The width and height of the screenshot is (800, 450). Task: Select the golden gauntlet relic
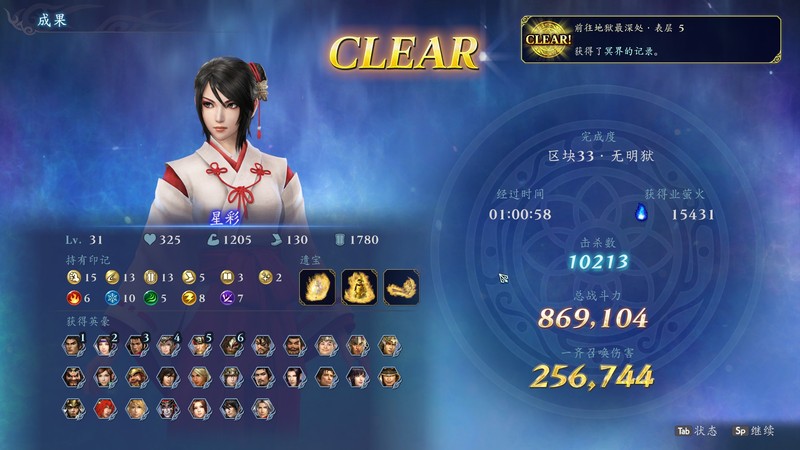[401, 286]
